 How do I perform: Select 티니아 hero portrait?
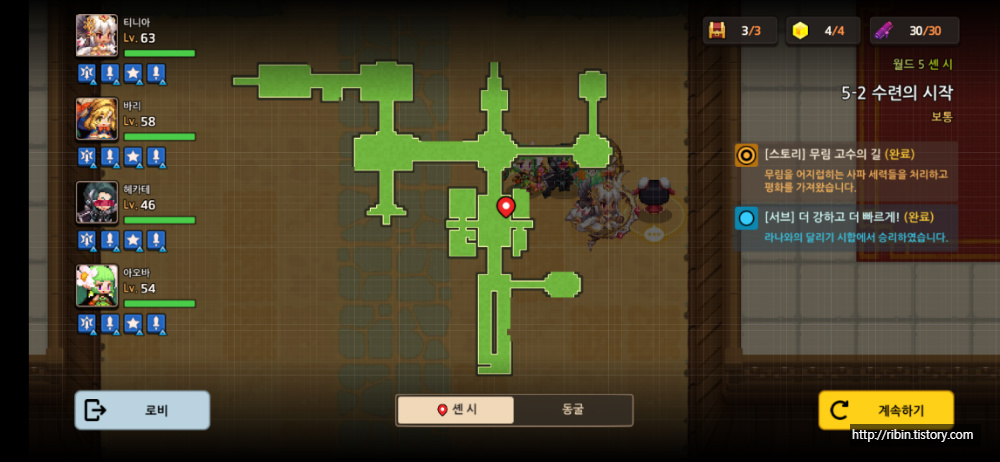pyautogui.click(x=97, y=36)
